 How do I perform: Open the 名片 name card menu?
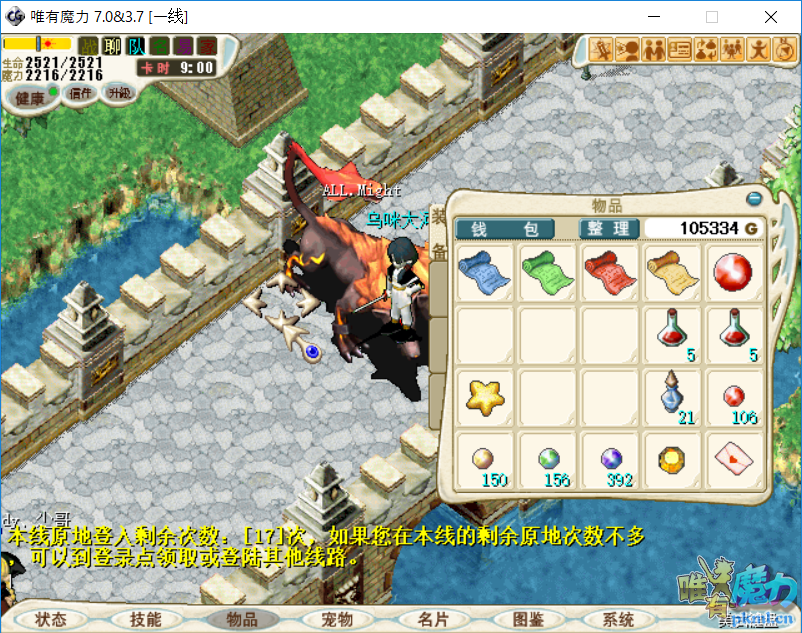pyautogui.click(x=433, y=619)
